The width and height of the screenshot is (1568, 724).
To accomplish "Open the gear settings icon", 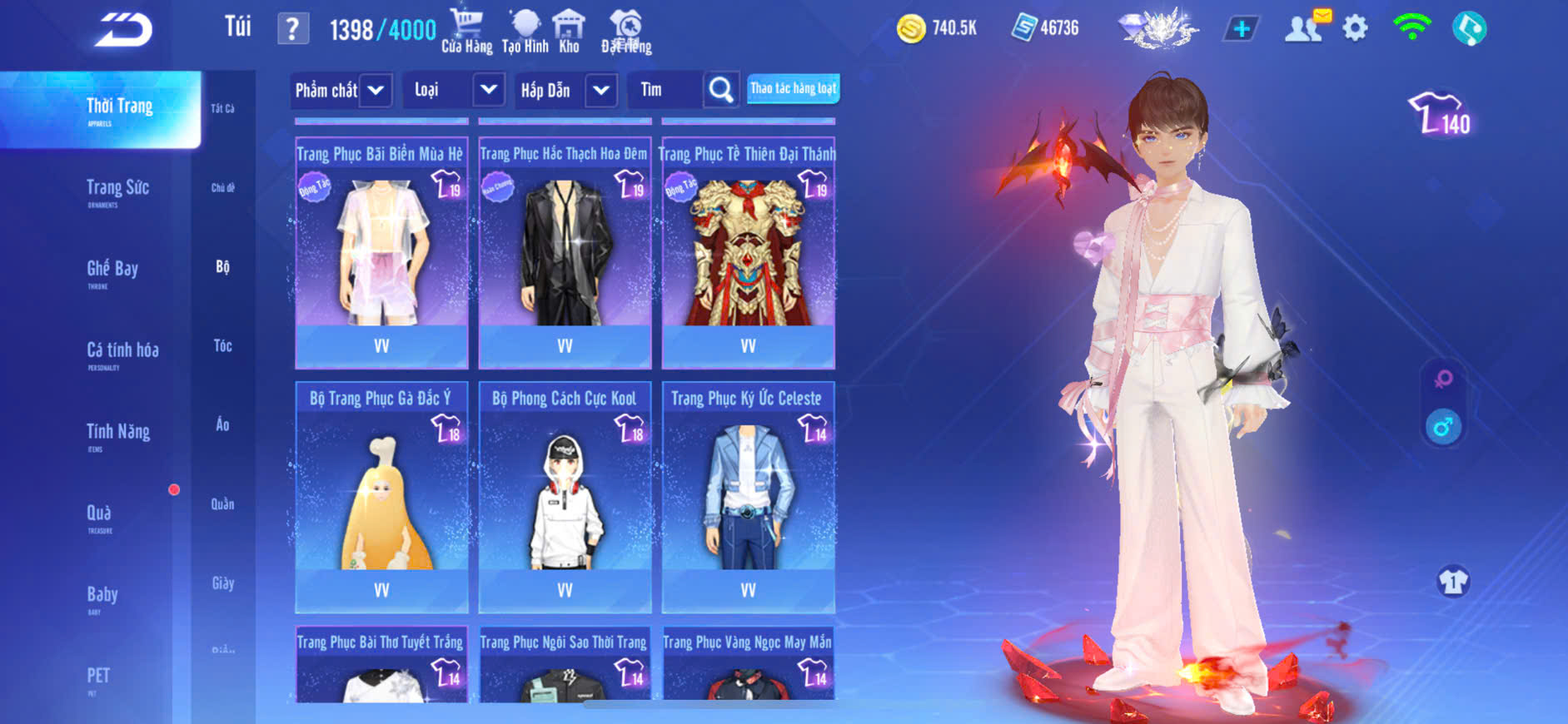I will (x=1355, y=29).
